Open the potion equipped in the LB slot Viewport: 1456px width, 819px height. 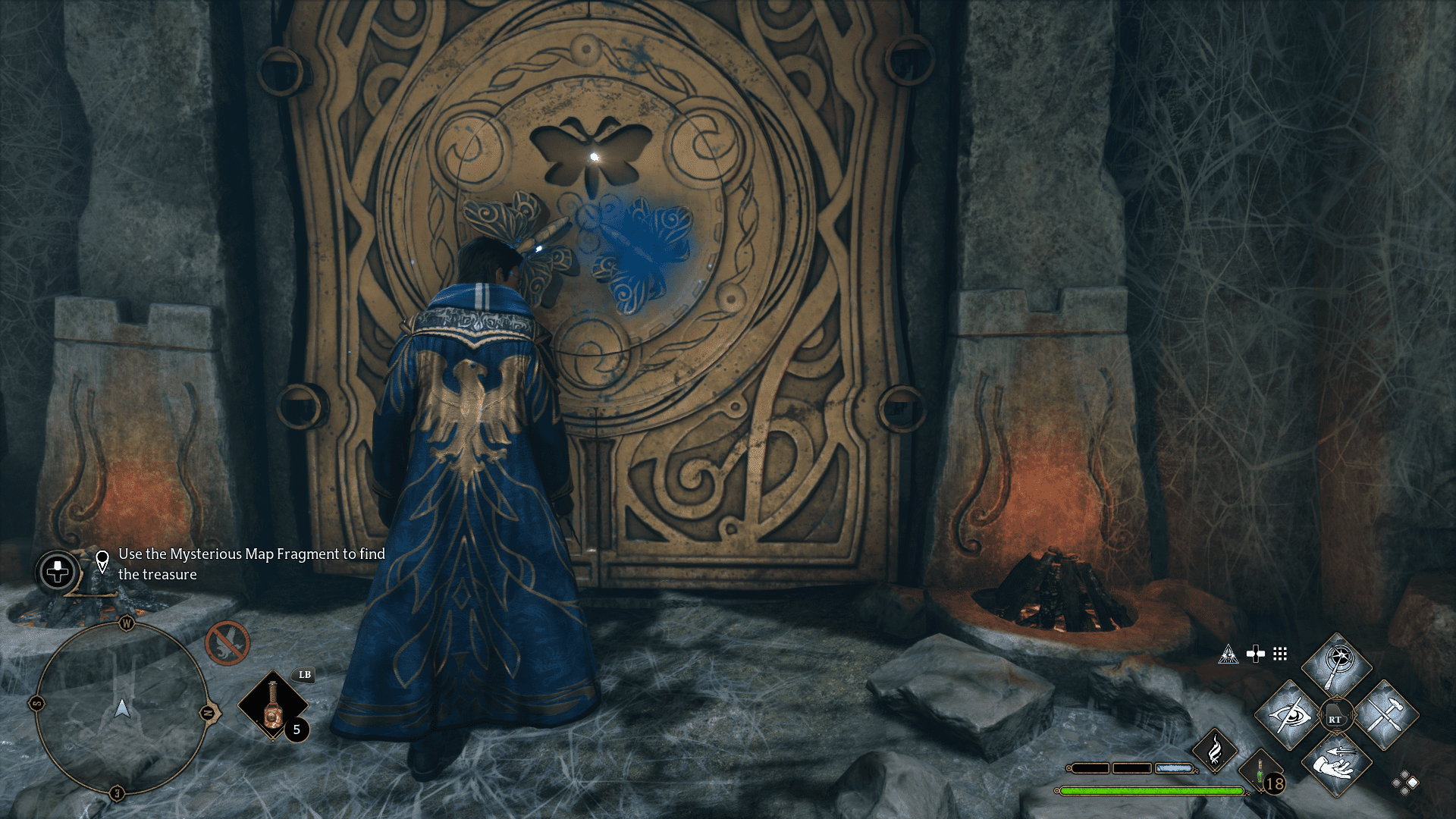(x=273, y=705)
